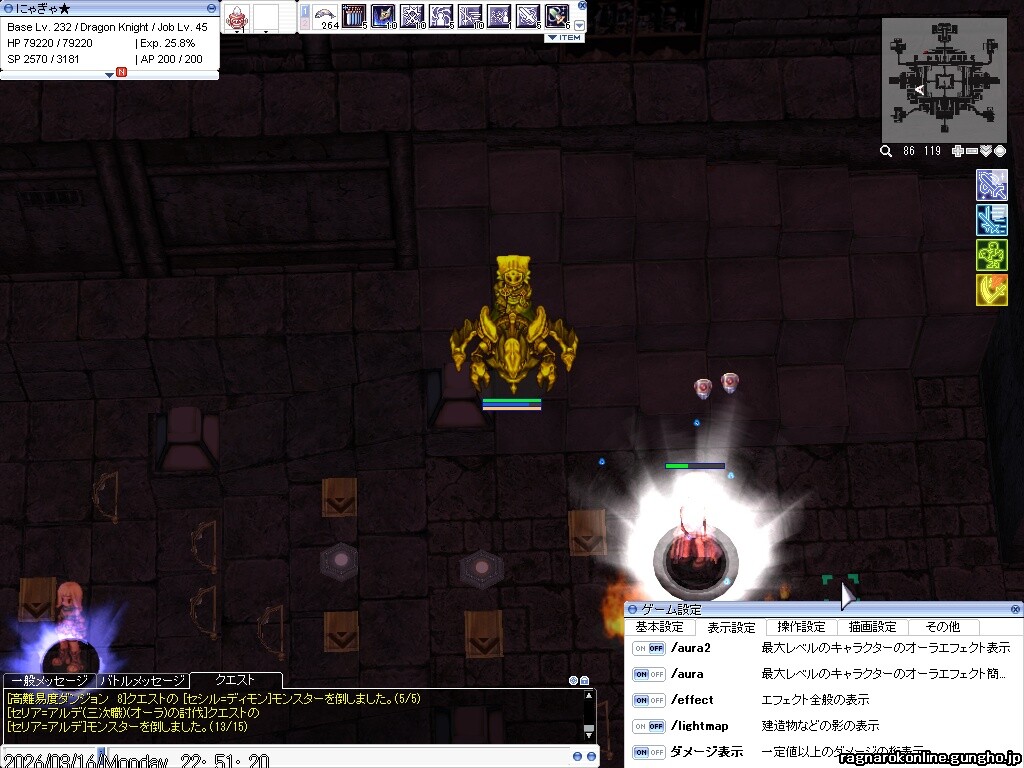Turn off the /effect switch

648,700
